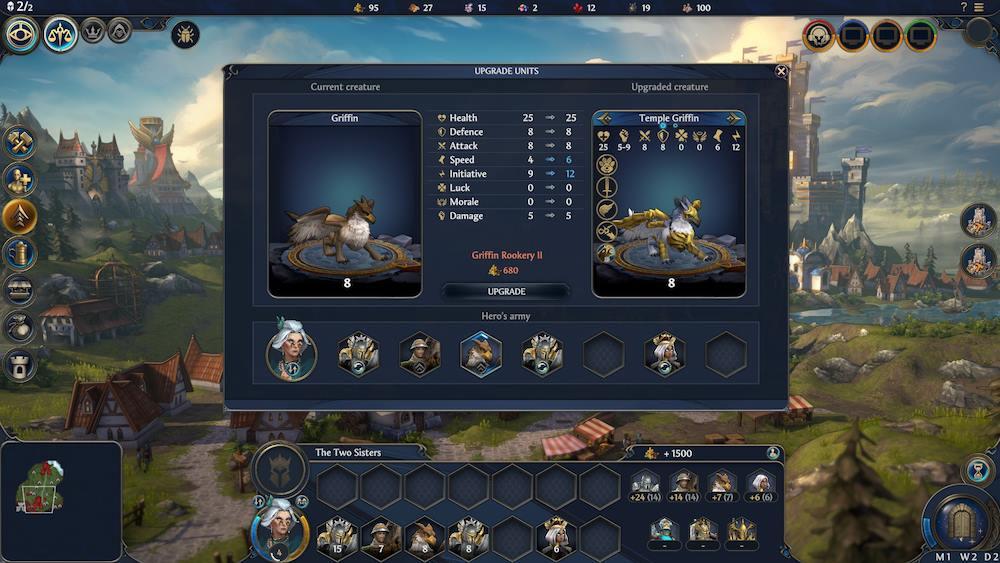Pick the griffin unit in Hero's army row
1000x563 pixels.
[x=480, y=354]
